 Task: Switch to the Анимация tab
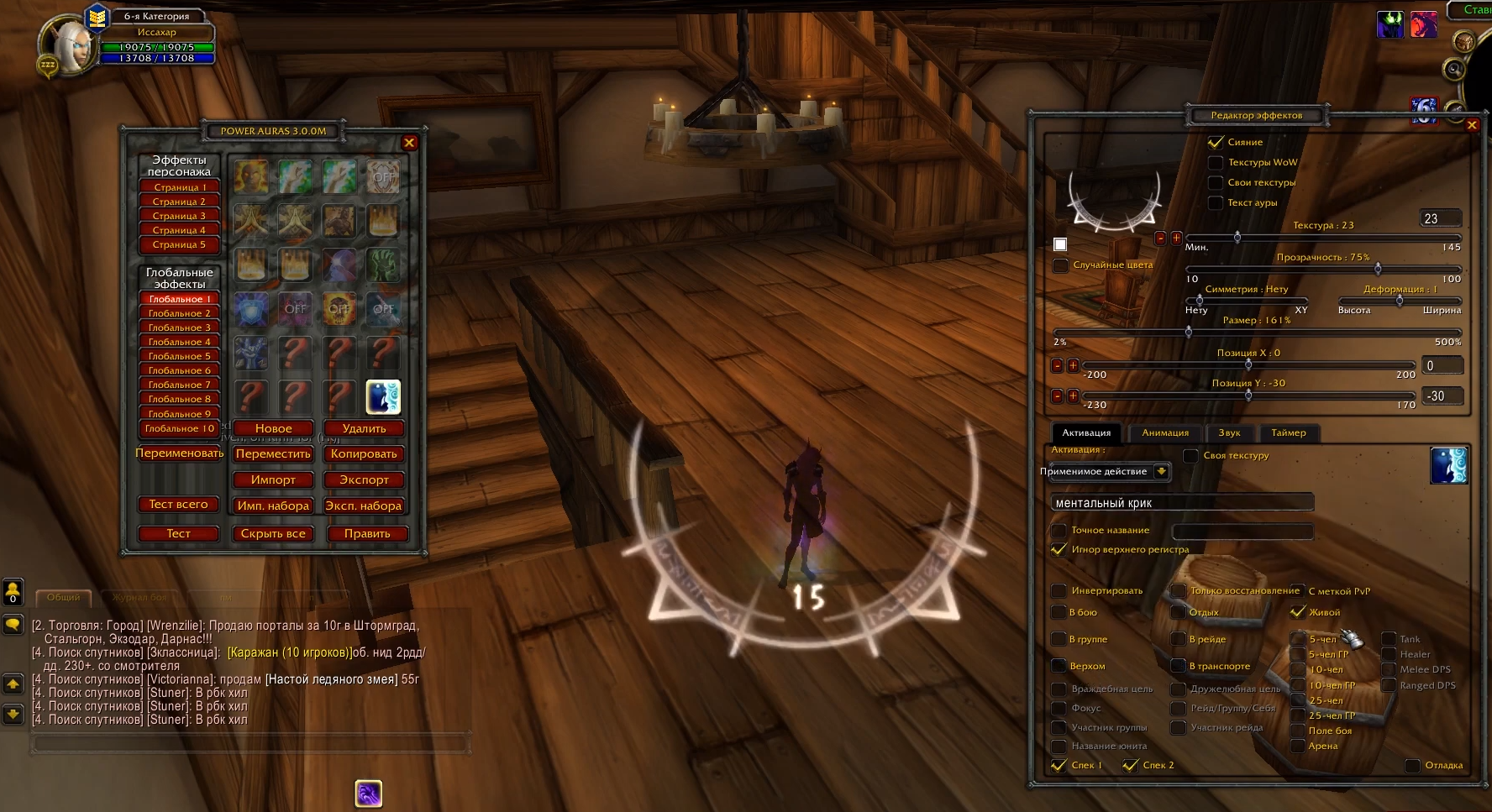pyautogui.click(x=1164, y=432)
